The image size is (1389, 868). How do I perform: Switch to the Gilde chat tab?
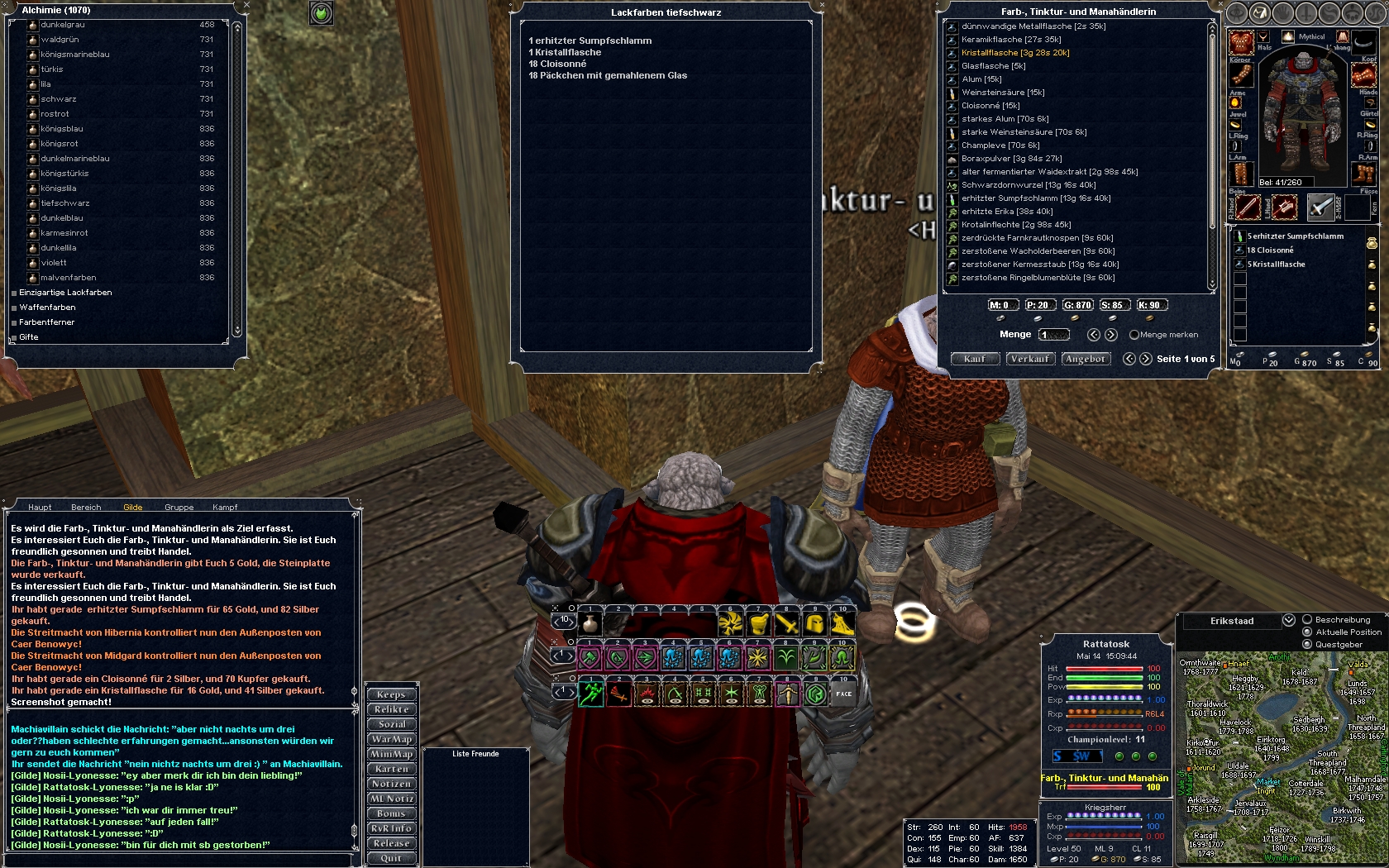(132, 508)
